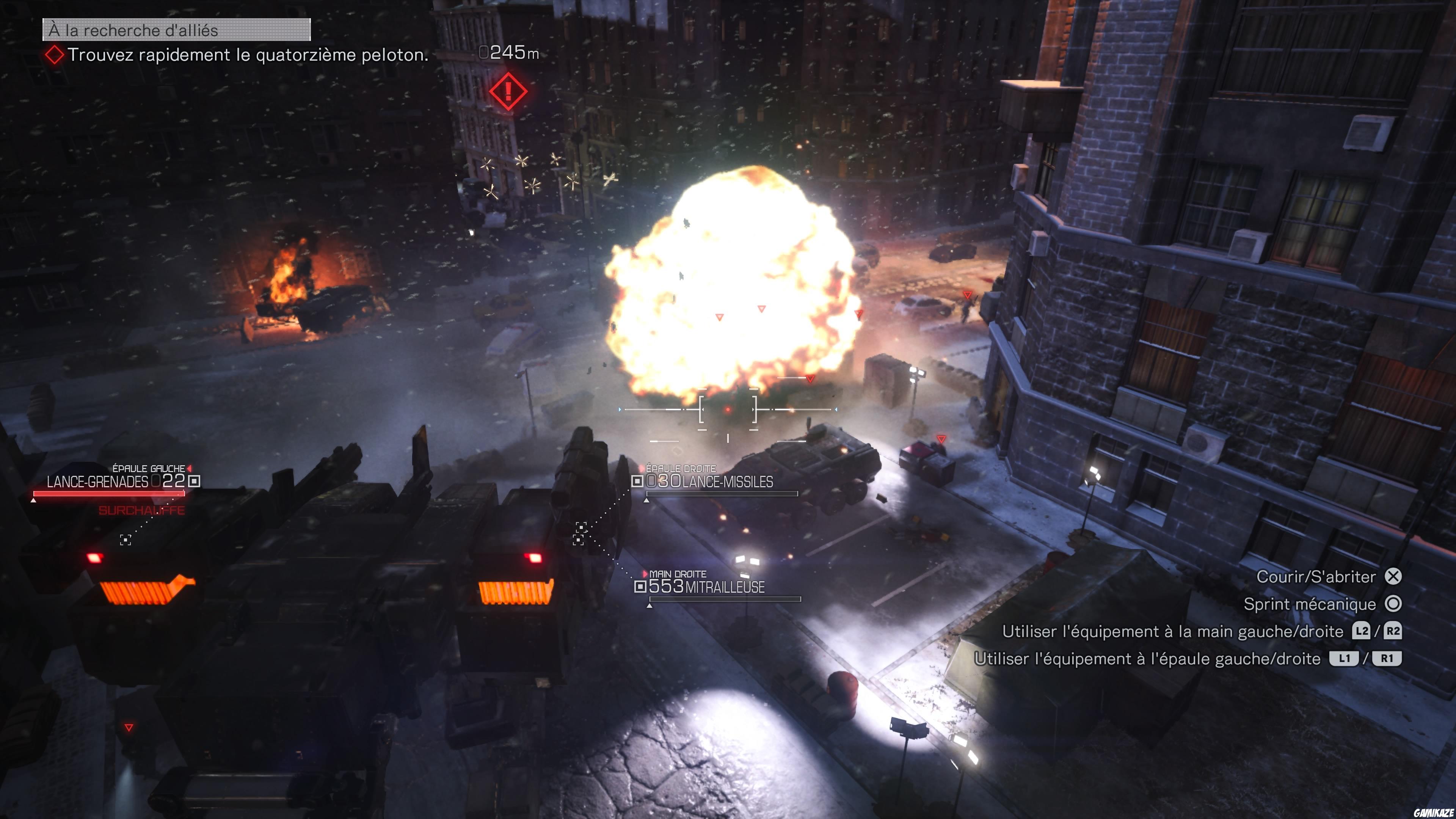Select the LANCE-MISSILES shoulder weapon icon
The image size is (1456, 819).
tap(638, 480)
